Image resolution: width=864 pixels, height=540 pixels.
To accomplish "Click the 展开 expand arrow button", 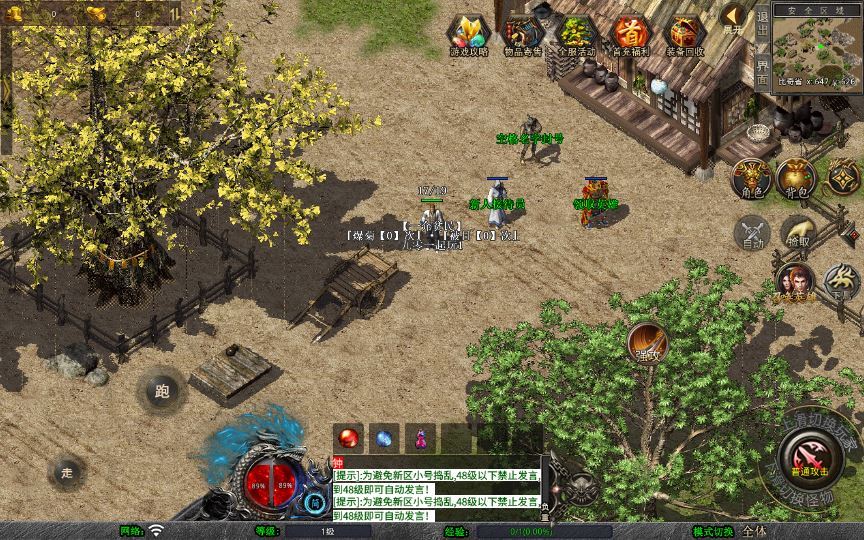I will (733, 17).
